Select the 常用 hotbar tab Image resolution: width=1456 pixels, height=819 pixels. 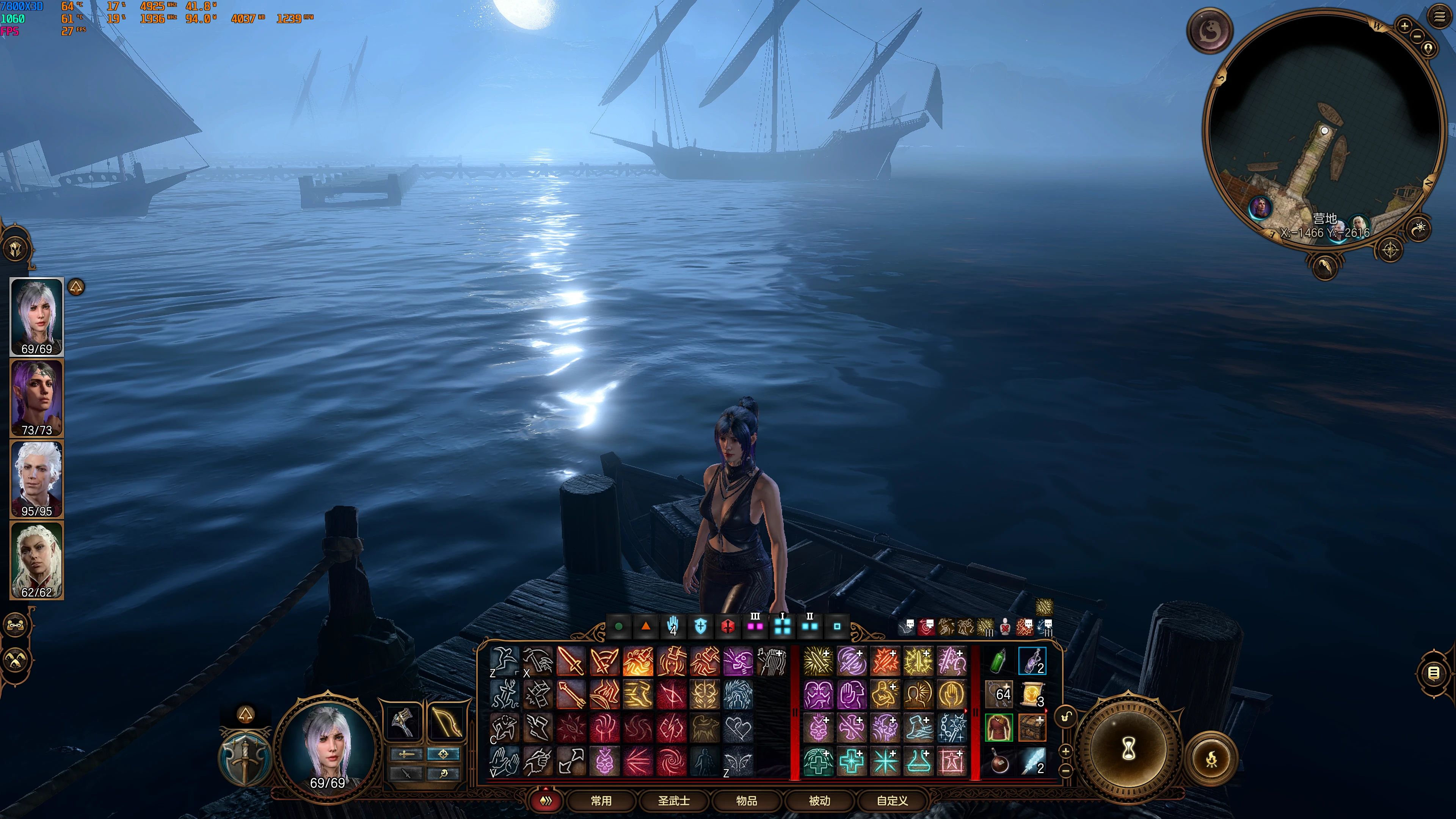(x=601, y=801)
